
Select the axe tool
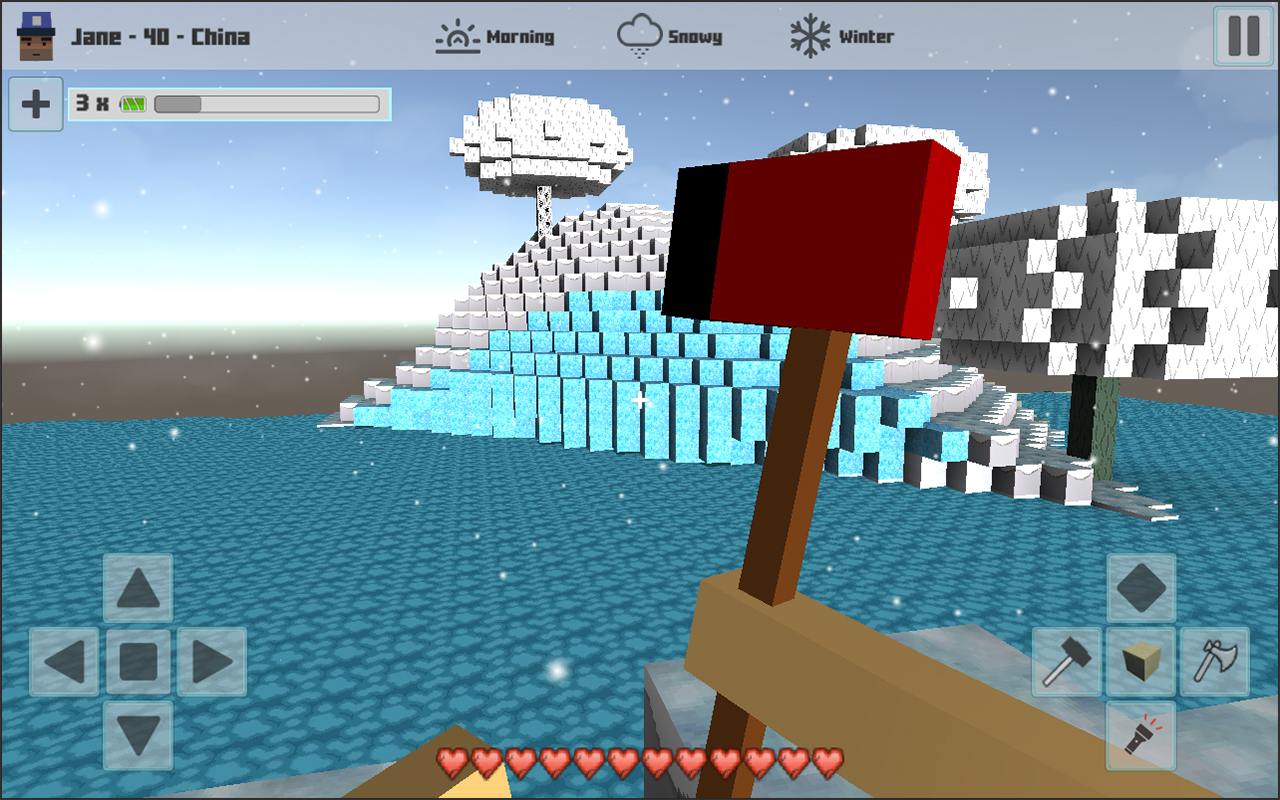point(1216,660)
